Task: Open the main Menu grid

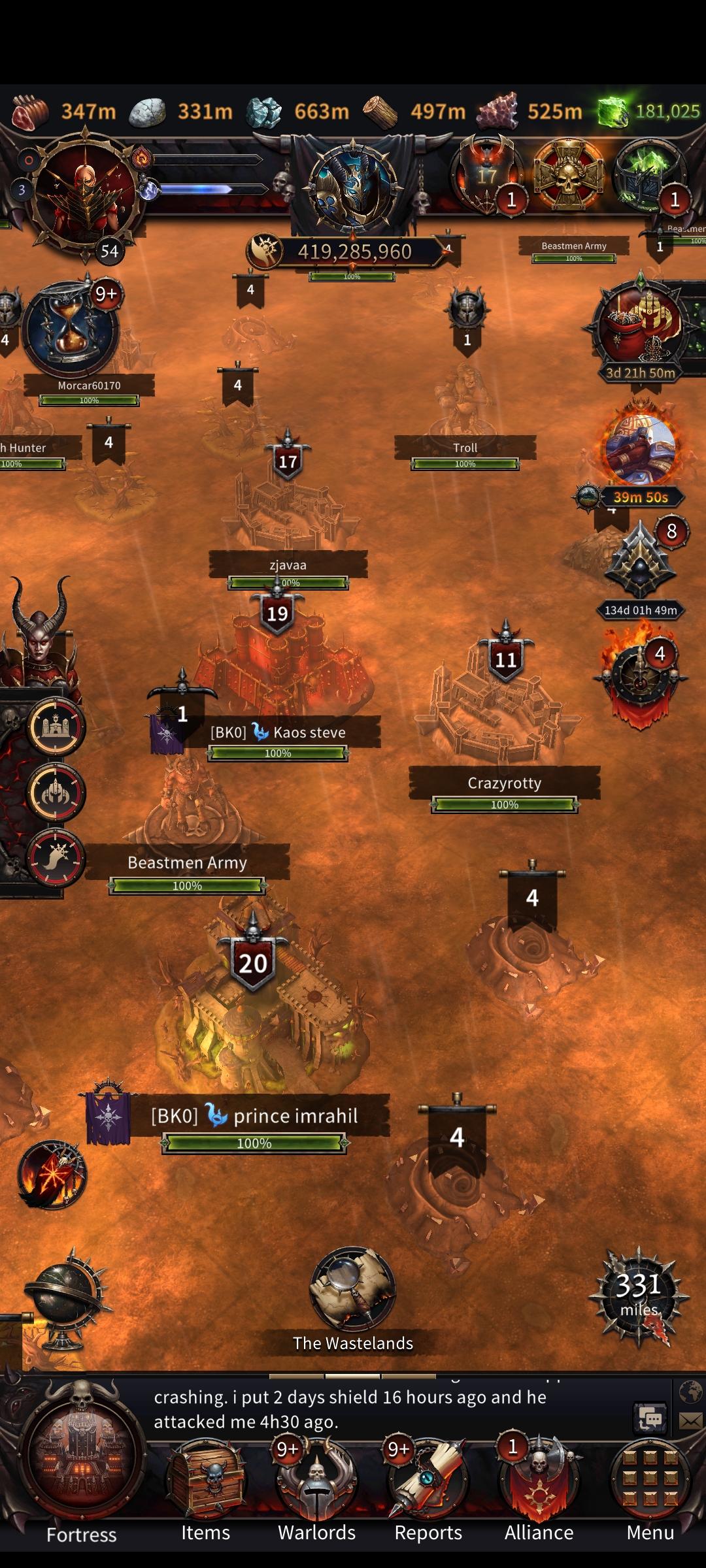Action: (x=650, y=1480)
